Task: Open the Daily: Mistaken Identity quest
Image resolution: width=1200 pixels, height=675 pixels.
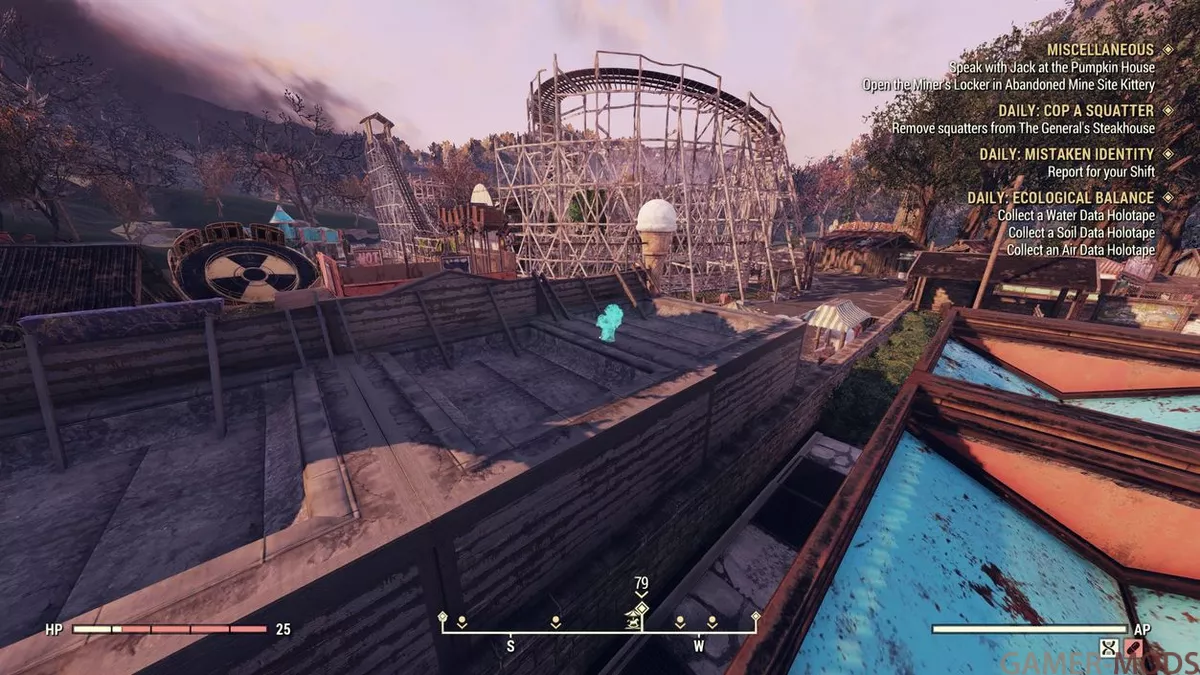Action: (x=1066, y=154)
